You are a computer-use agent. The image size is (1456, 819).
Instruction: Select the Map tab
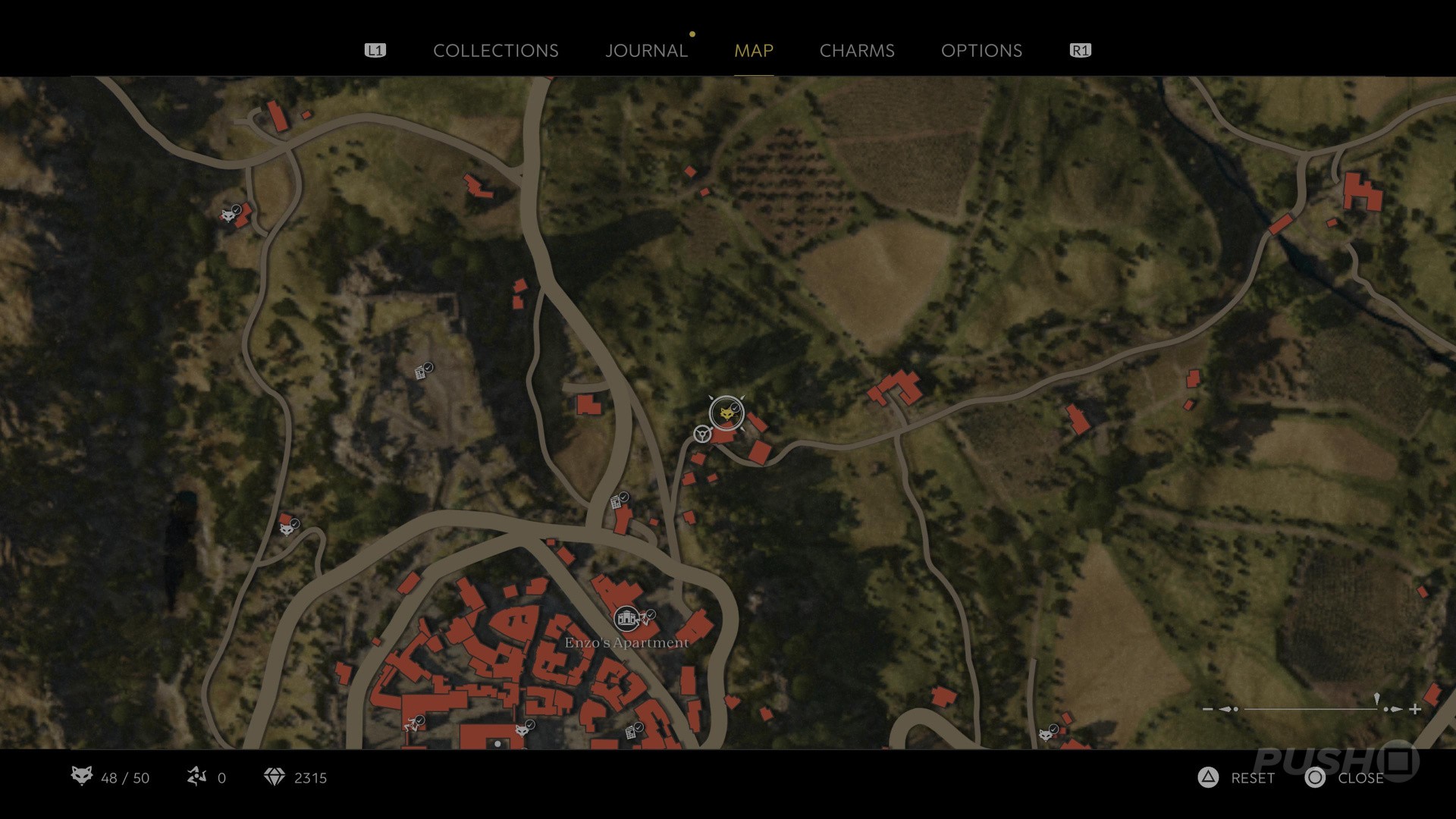pyautogui.click(x=753, y=51)
